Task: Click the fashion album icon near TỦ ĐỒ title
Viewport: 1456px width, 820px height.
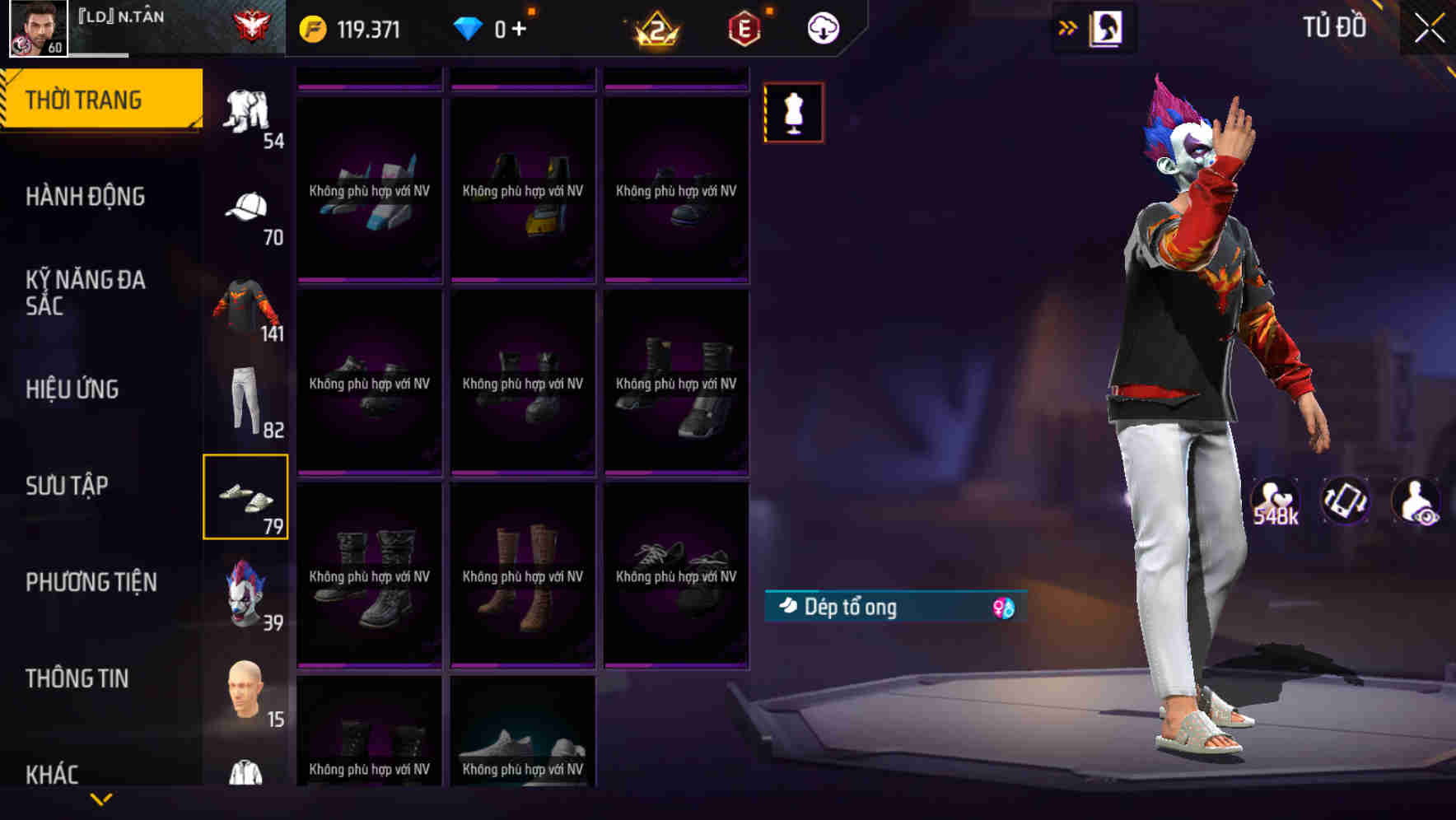Action: (1106, 27)
